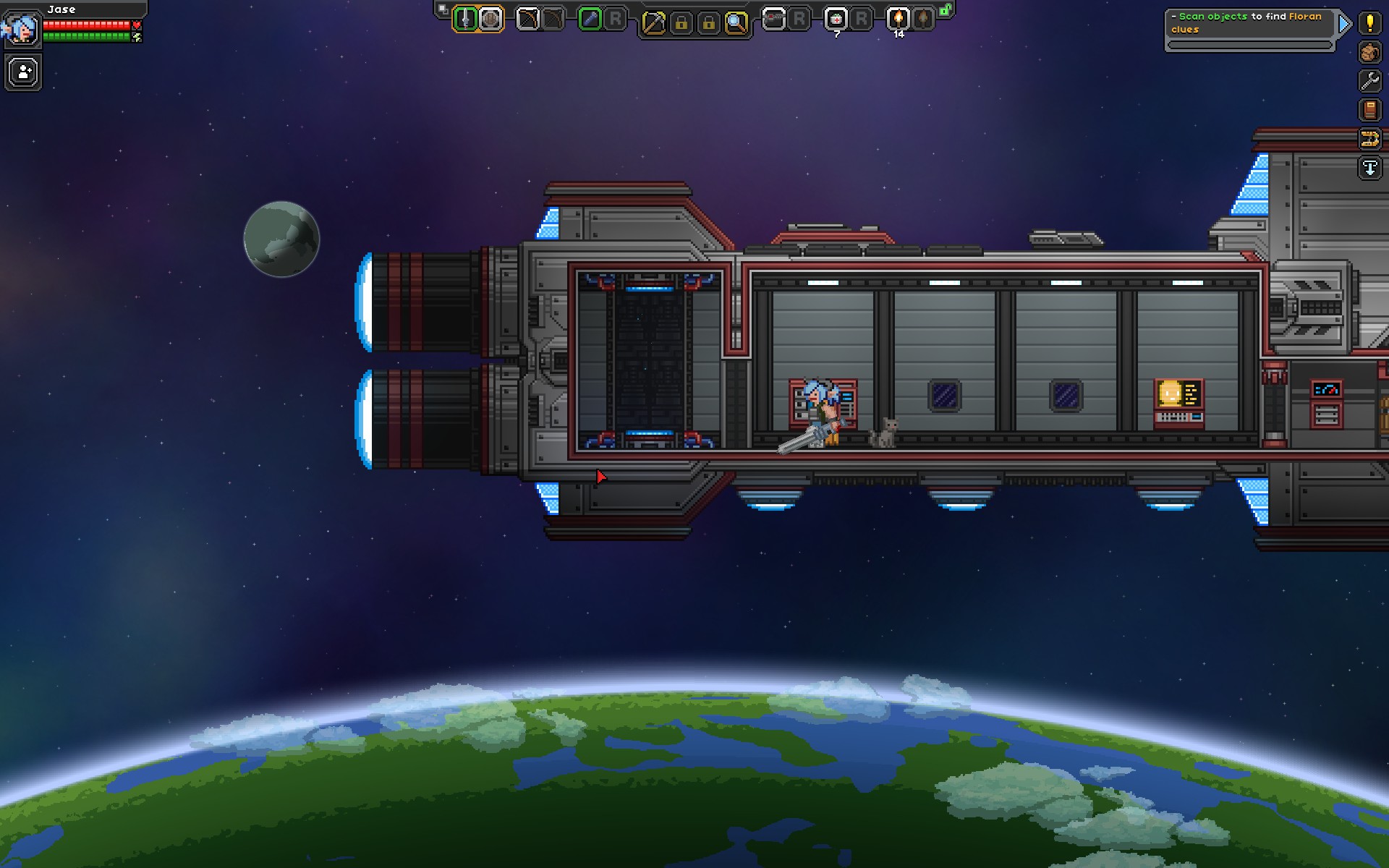Viewport: 1389px width, 868px height.
Task: Open the codex book
Action: 1369,110
